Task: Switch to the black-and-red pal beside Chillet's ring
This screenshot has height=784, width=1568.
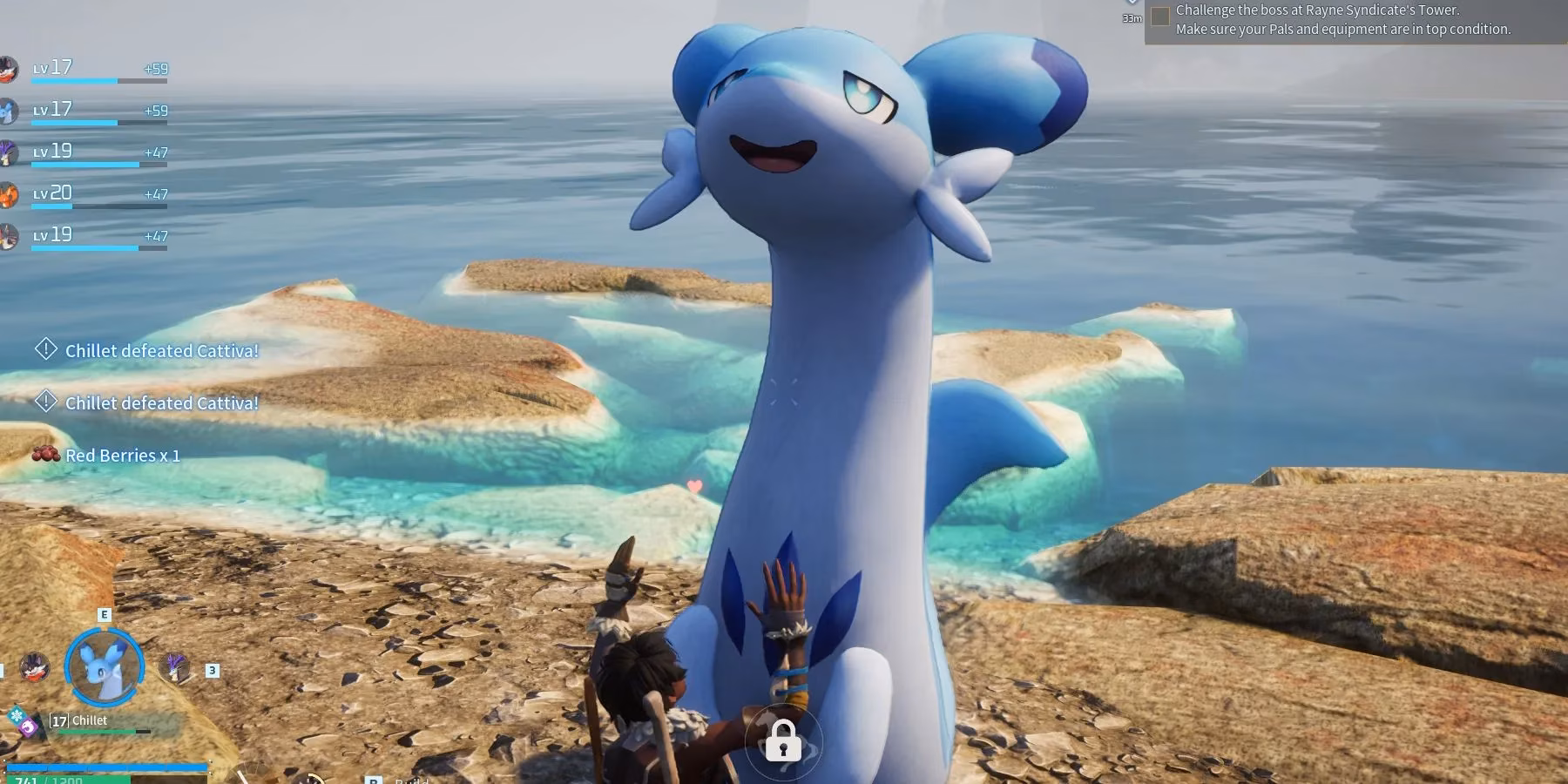Action: (x=35, y=668)
